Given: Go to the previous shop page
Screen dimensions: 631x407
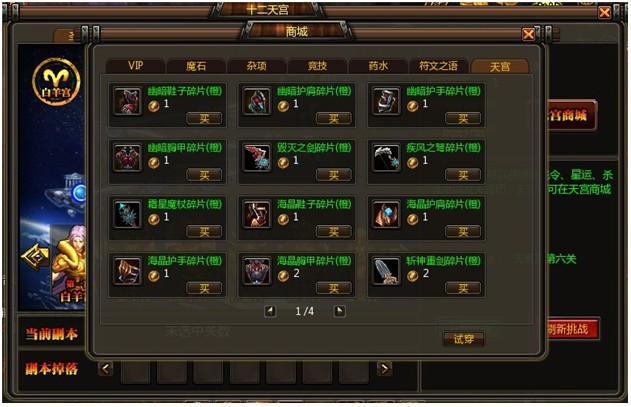Looking at the screenshot, I should pyautogui.click(x=269, y=311).
